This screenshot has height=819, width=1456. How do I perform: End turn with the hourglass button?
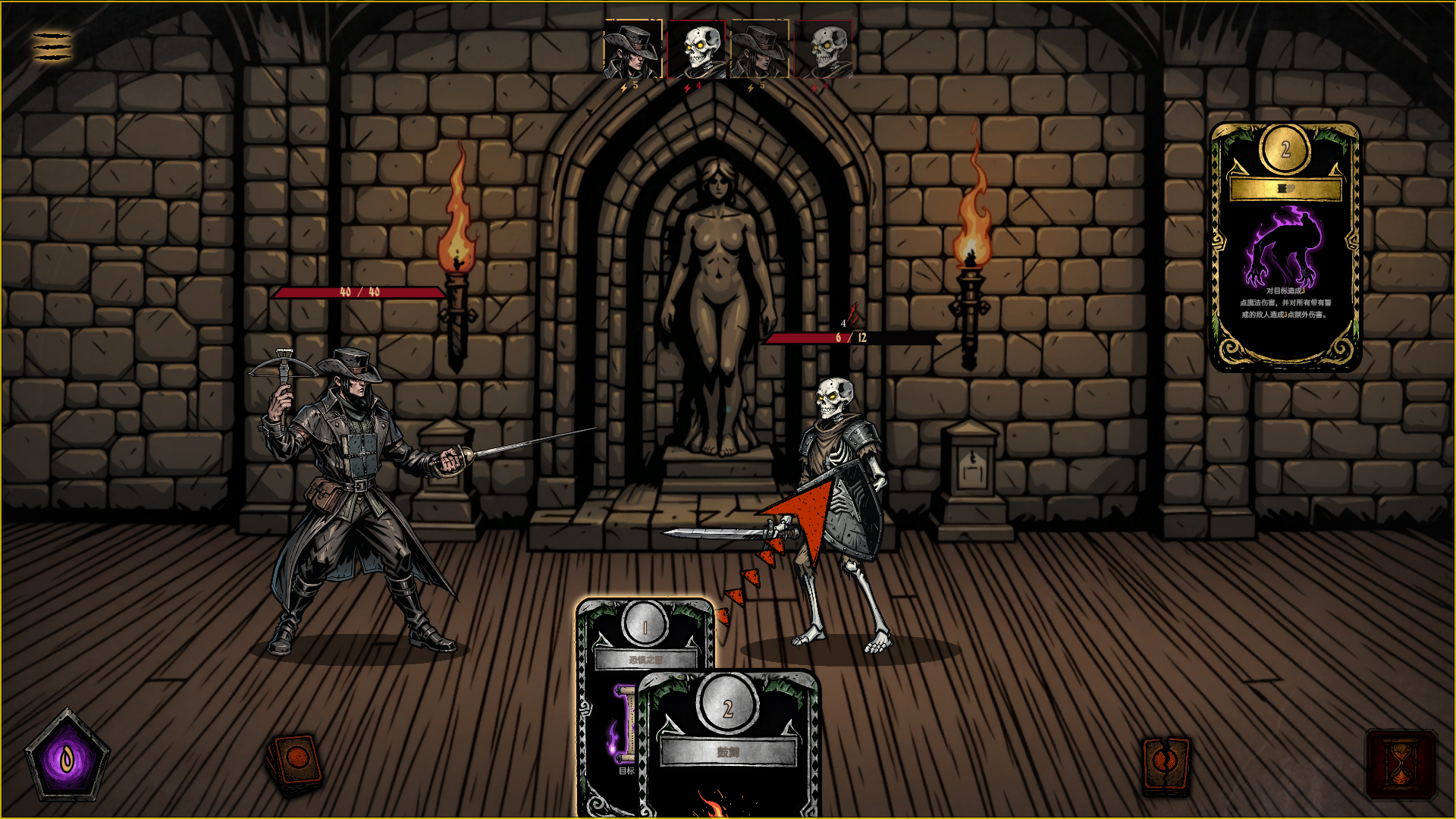tap(1401, 764)
